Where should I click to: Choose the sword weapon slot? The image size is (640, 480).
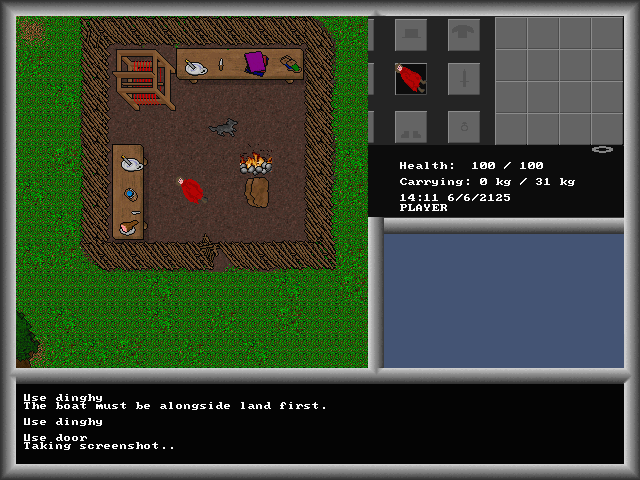(x=463, y=79)
